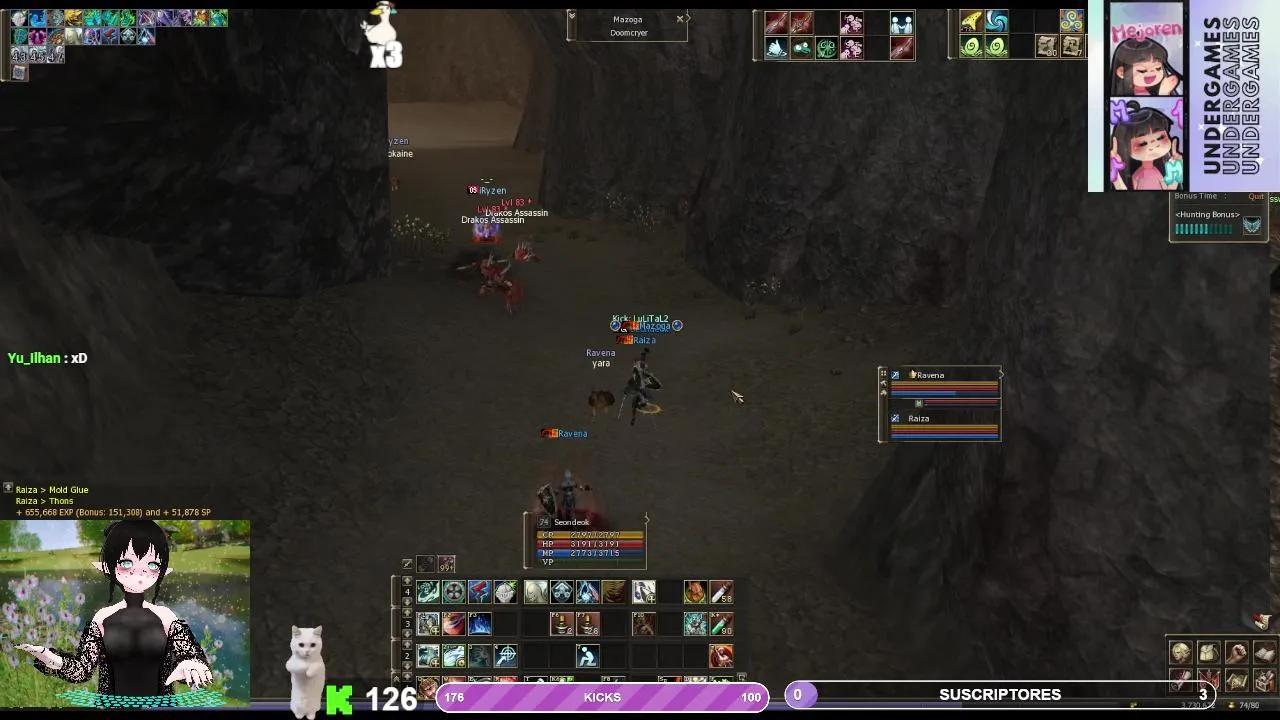Select the crosshair targeting skill in hotbar row 2
This screenshot has width=1280, height=720.
505,656
